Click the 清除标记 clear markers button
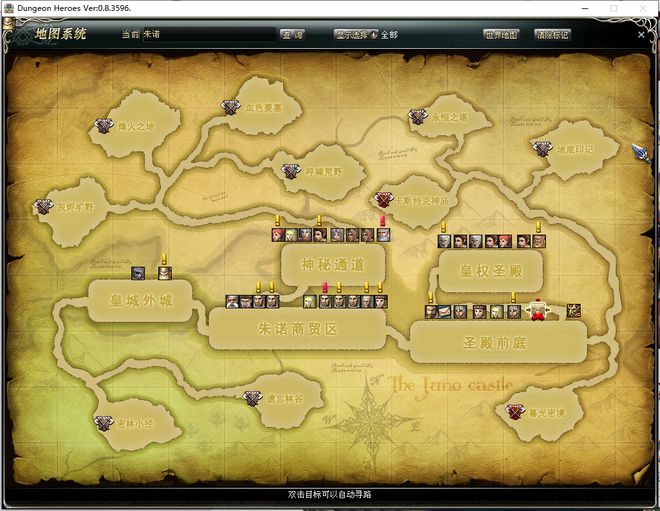660x511 pixels. pyautogui.click(x=553, y=34)
